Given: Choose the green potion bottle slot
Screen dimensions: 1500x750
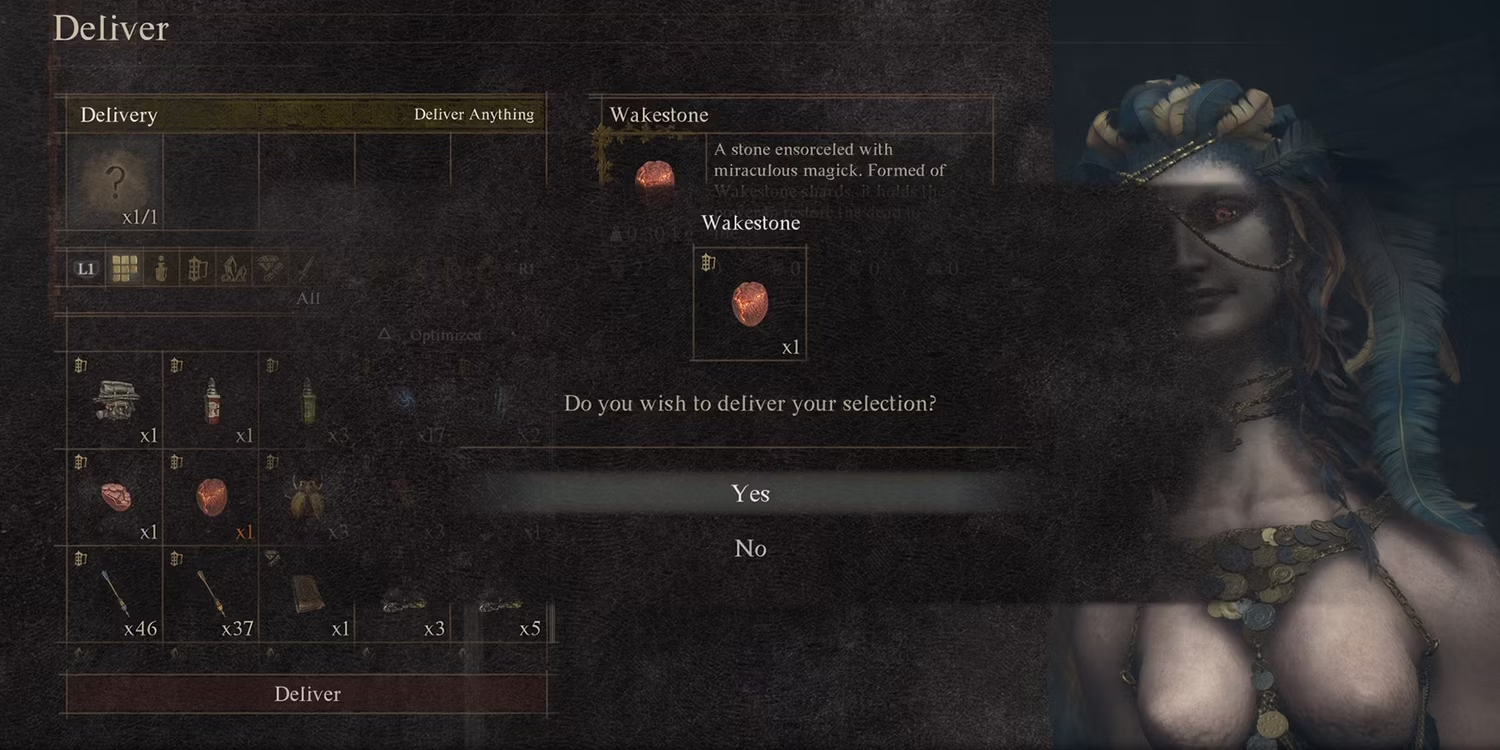Looking at the screenshot, I should [x=308, y=400].
